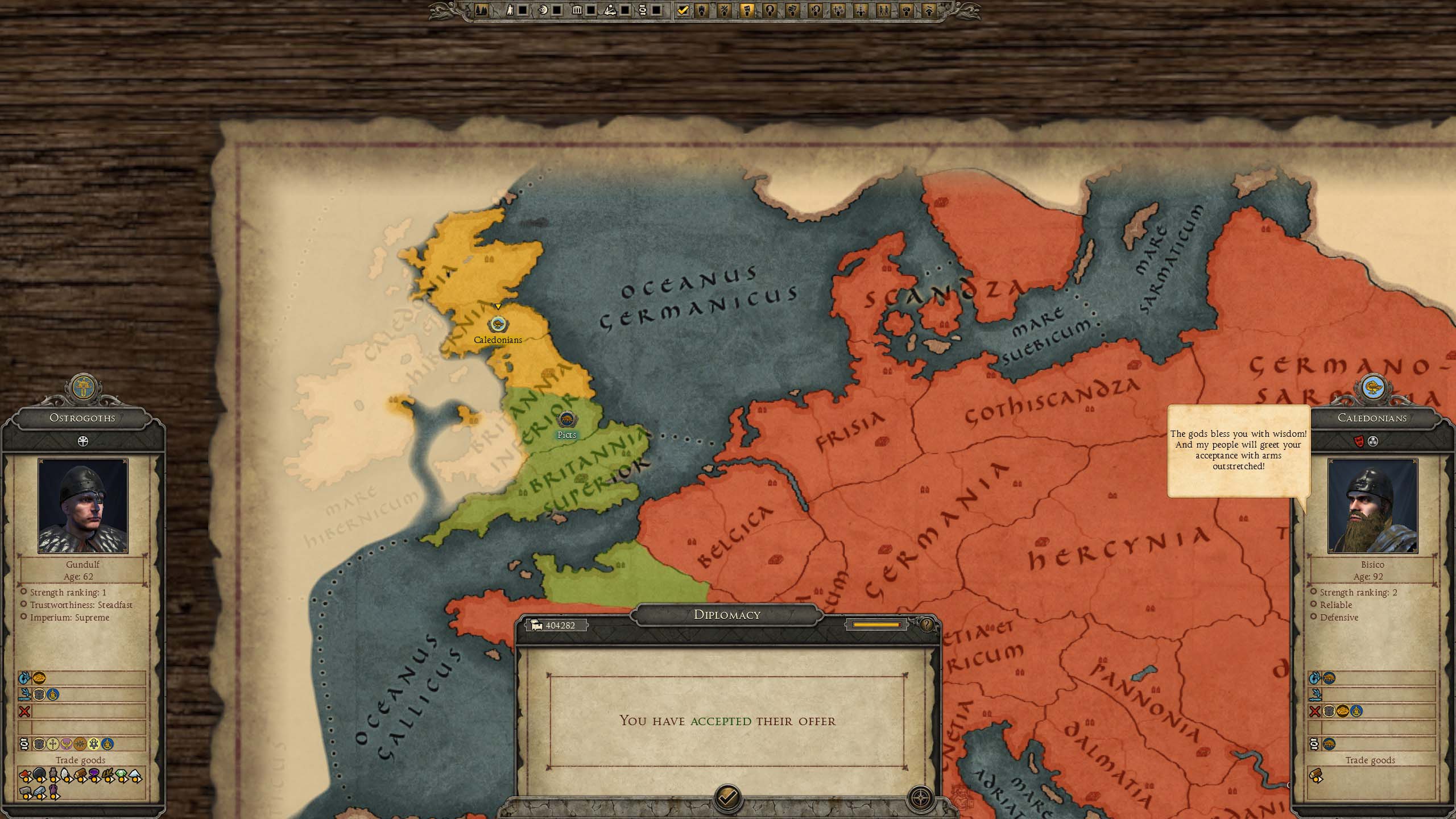1456x819 pixels.
Task: Open the Diplomacy help question mark
Action: pyautogui.click(x=926, y=625)
